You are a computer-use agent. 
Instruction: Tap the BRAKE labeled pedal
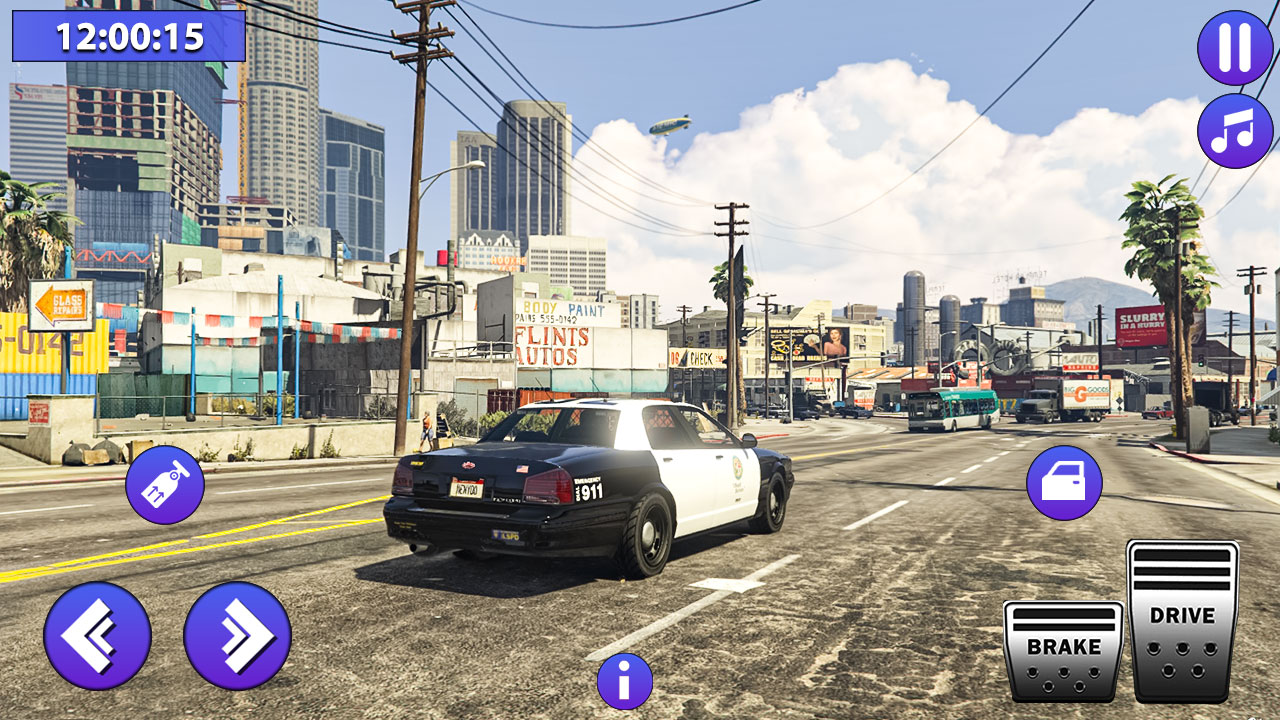pos(1065,650)
